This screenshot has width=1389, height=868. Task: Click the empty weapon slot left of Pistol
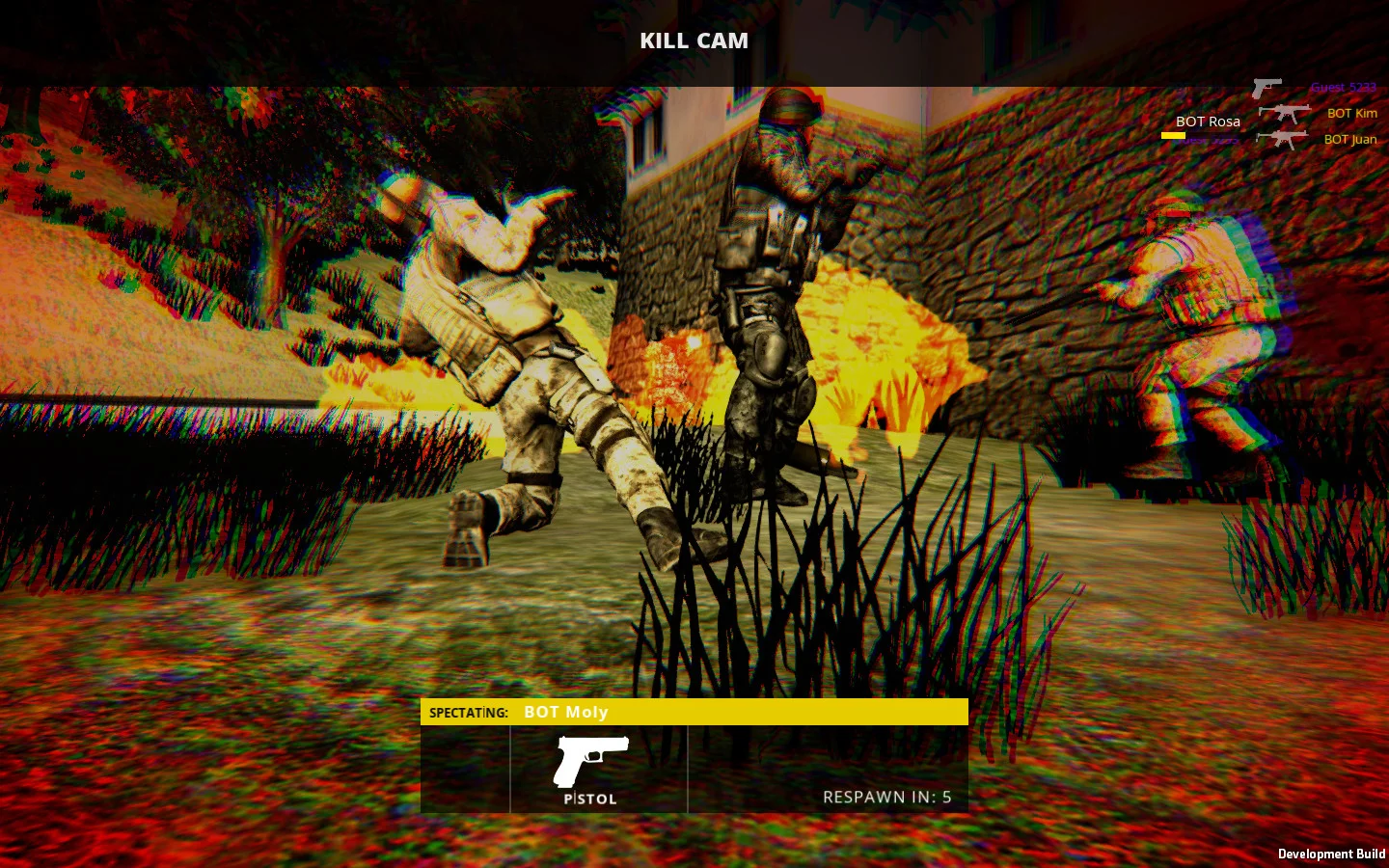click(x=464, y=769)
